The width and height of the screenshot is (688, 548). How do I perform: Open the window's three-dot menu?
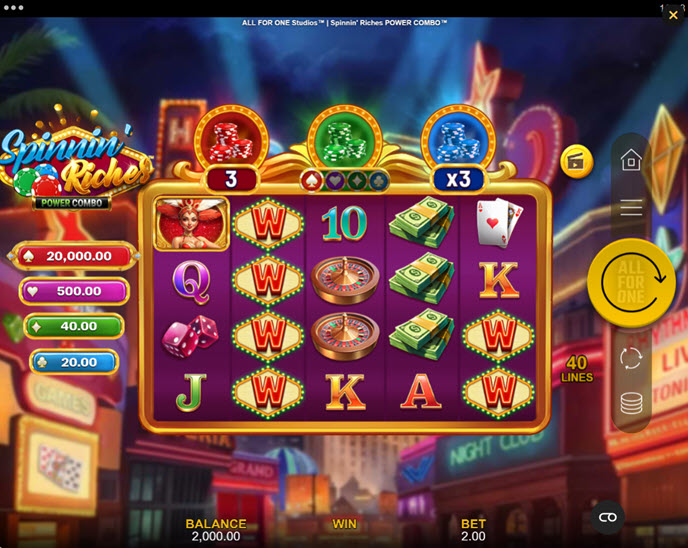click(15, 7)
